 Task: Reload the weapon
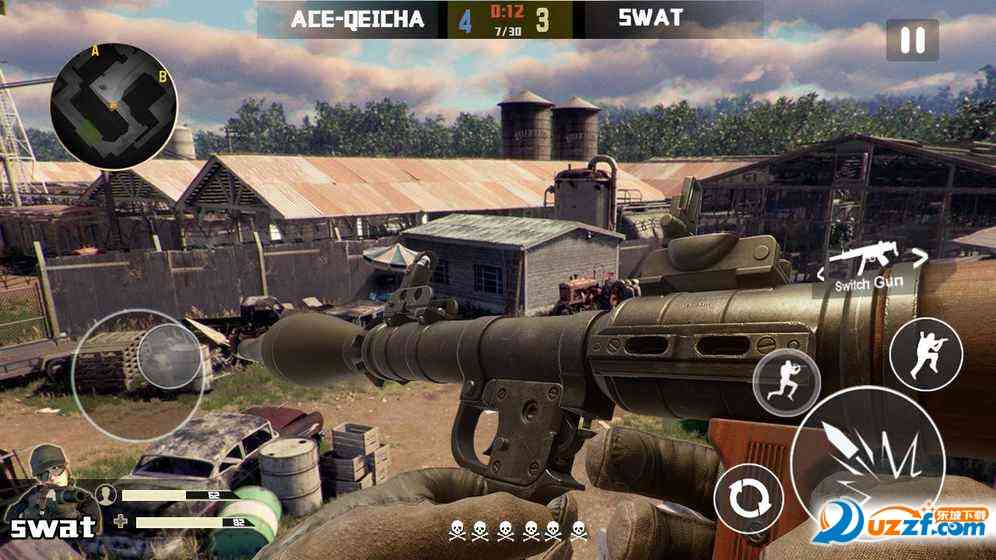(745, 497)
